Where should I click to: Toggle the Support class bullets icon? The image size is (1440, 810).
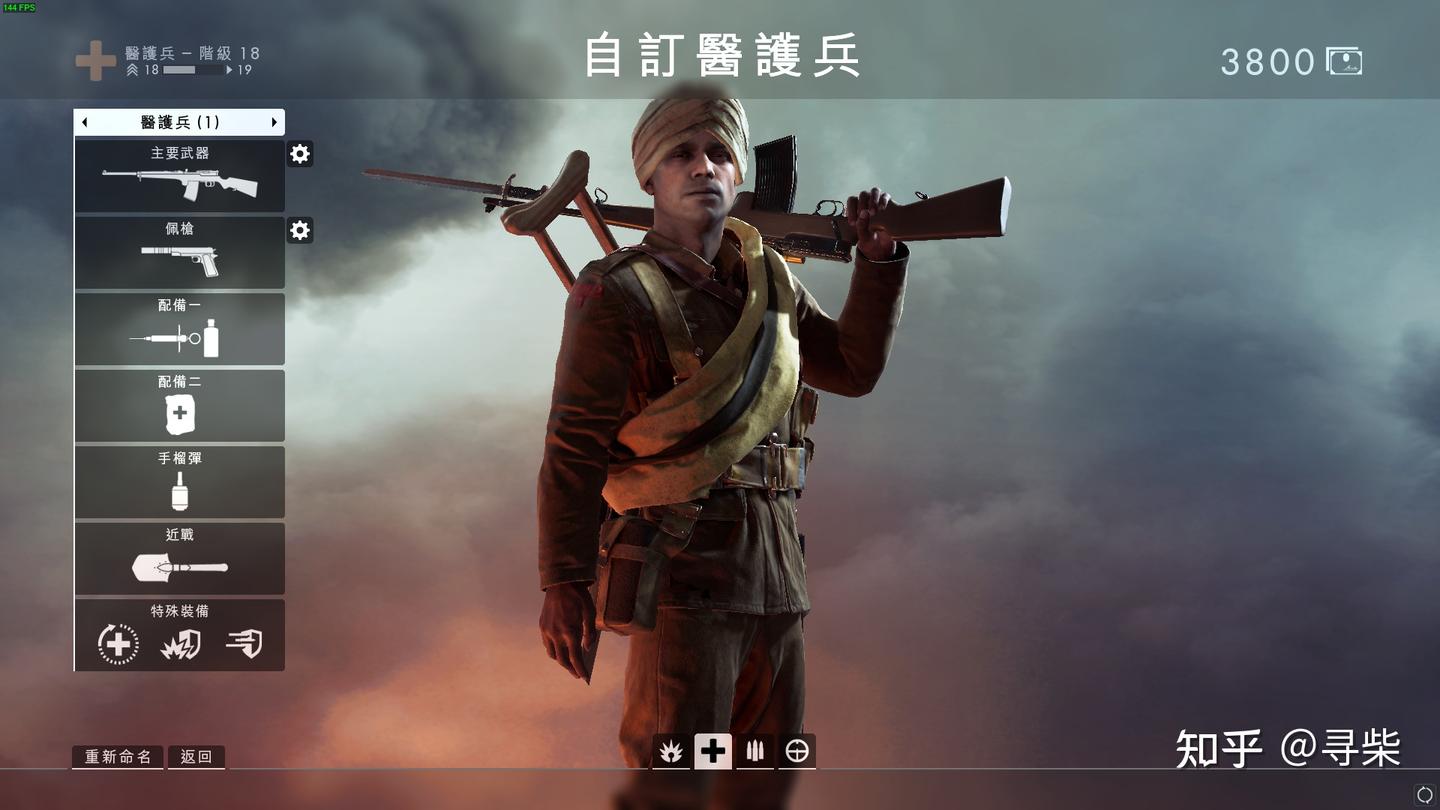coord(755,751)
